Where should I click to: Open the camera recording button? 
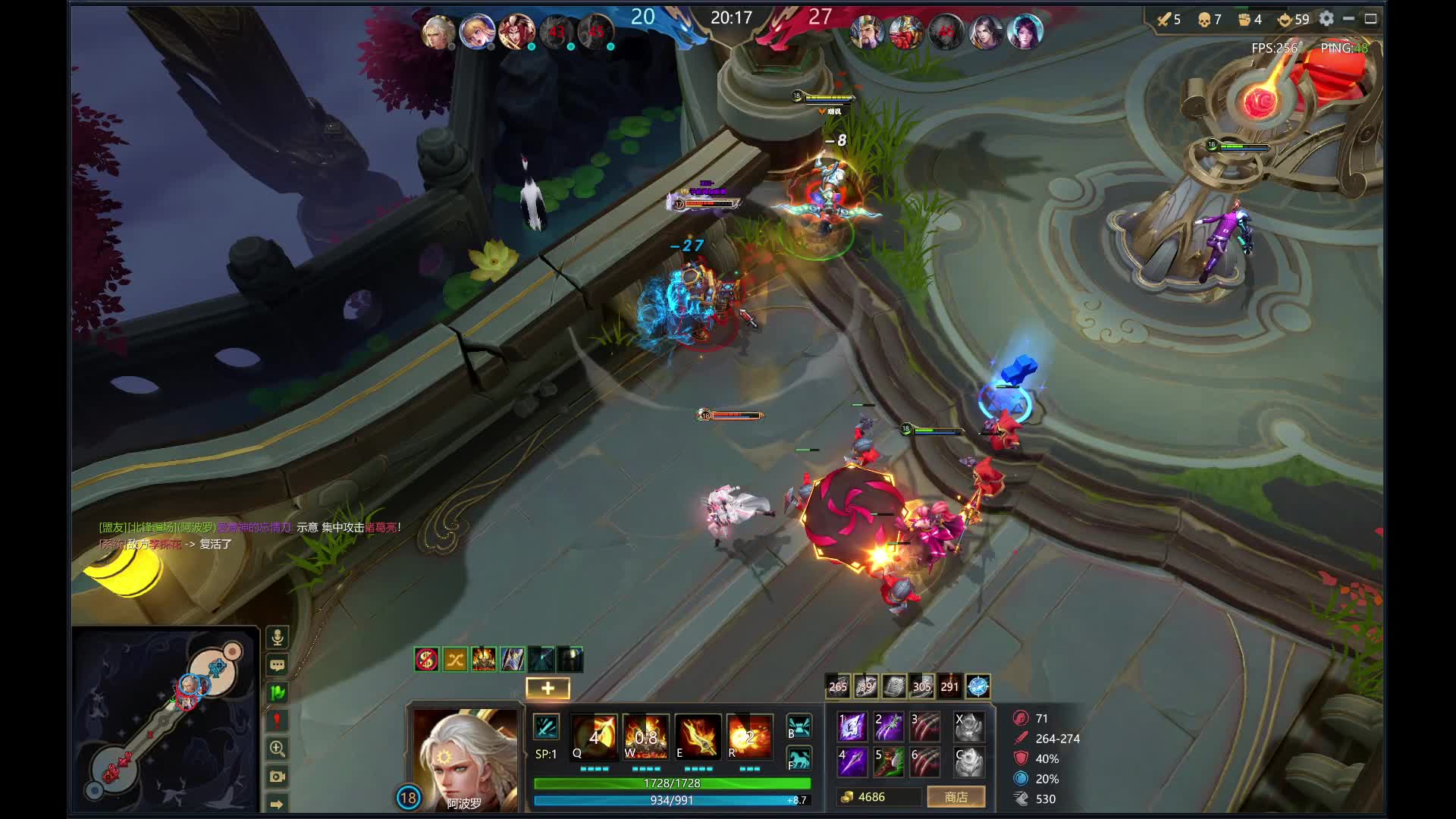[x=278, y=777]
